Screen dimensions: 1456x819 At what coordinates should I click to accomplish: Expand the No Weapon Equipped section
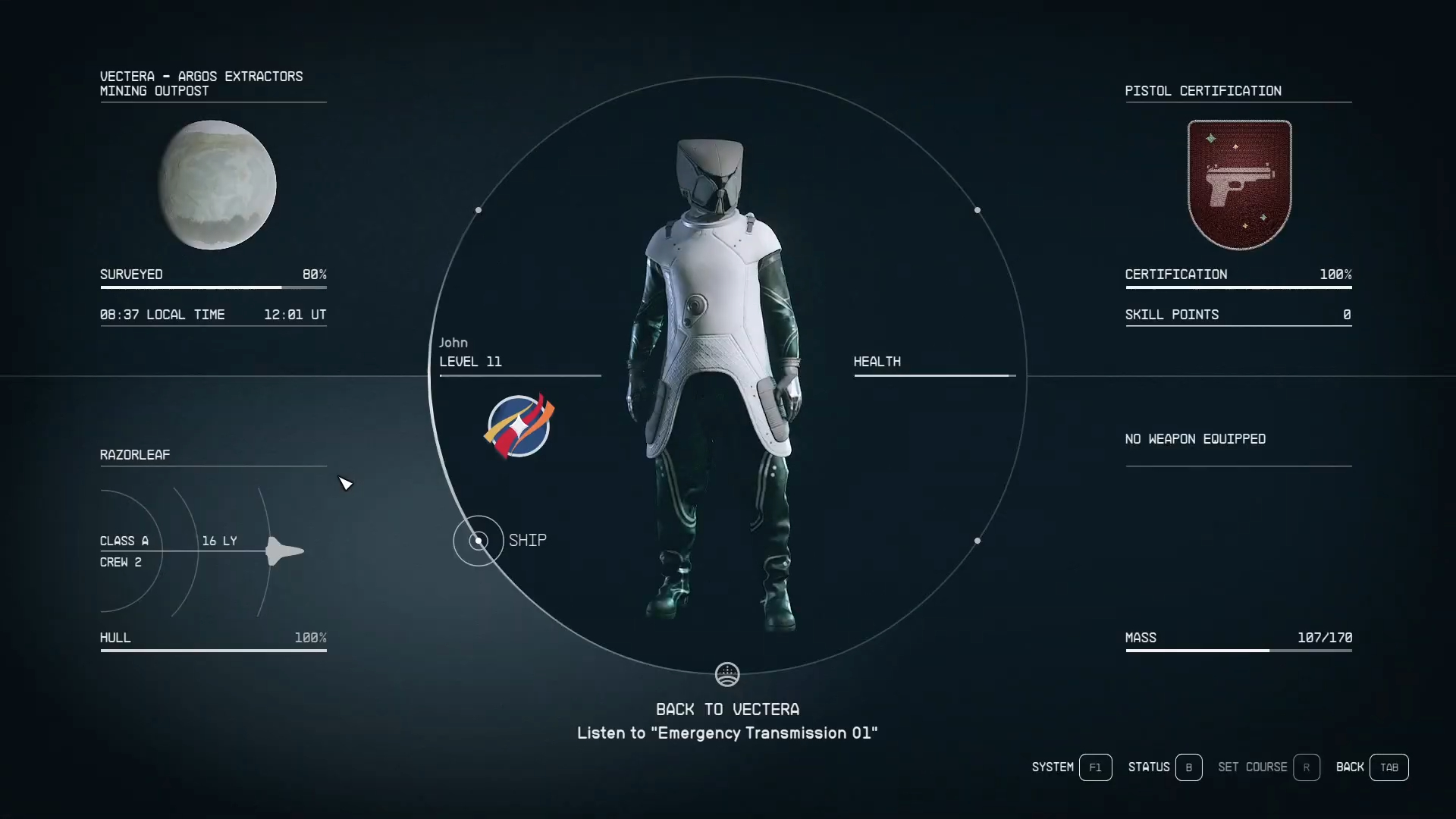[1195, 439]
